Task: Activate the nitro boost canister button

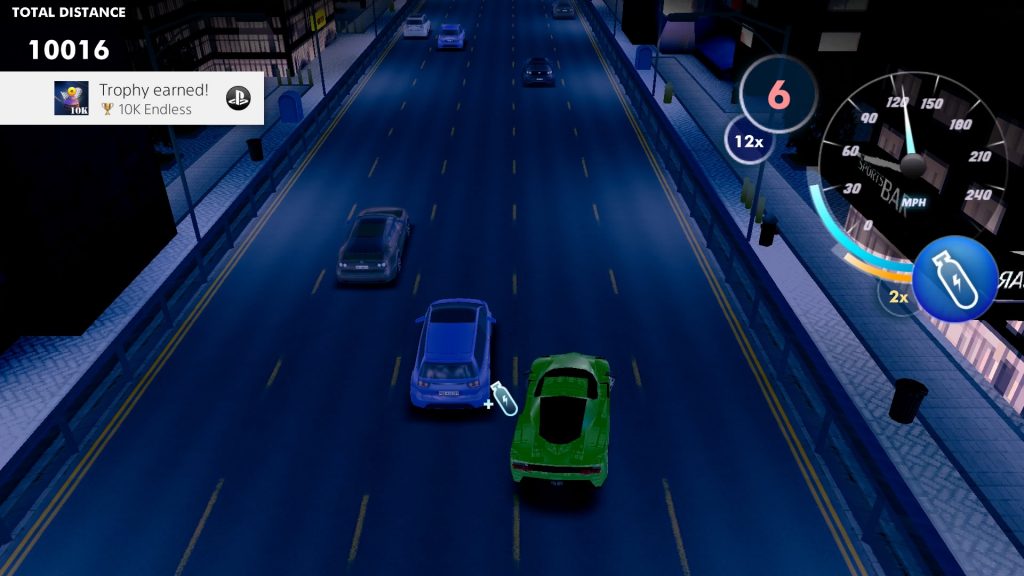Action: pyautogui.click(x=954, y=279)
